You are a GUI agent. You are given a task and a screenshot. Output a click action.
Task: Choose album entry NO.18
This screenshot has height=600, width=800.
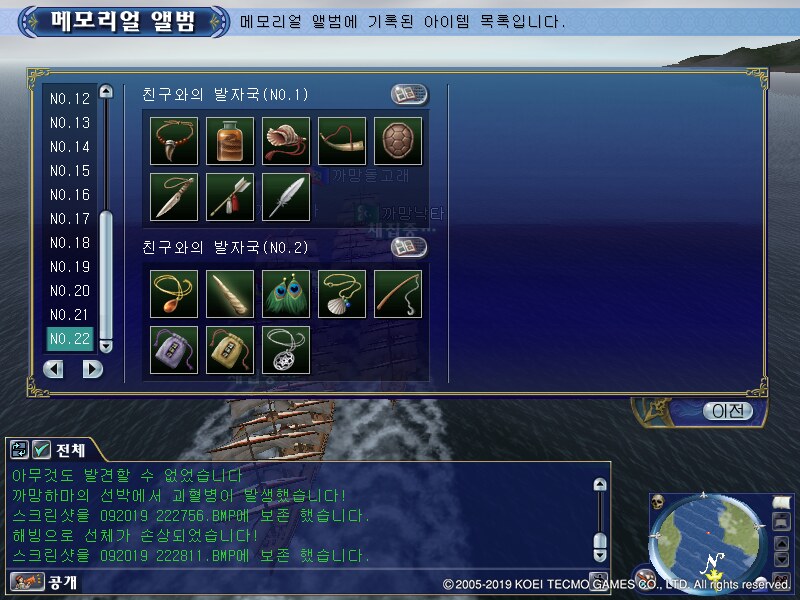(x=70, y=243)
